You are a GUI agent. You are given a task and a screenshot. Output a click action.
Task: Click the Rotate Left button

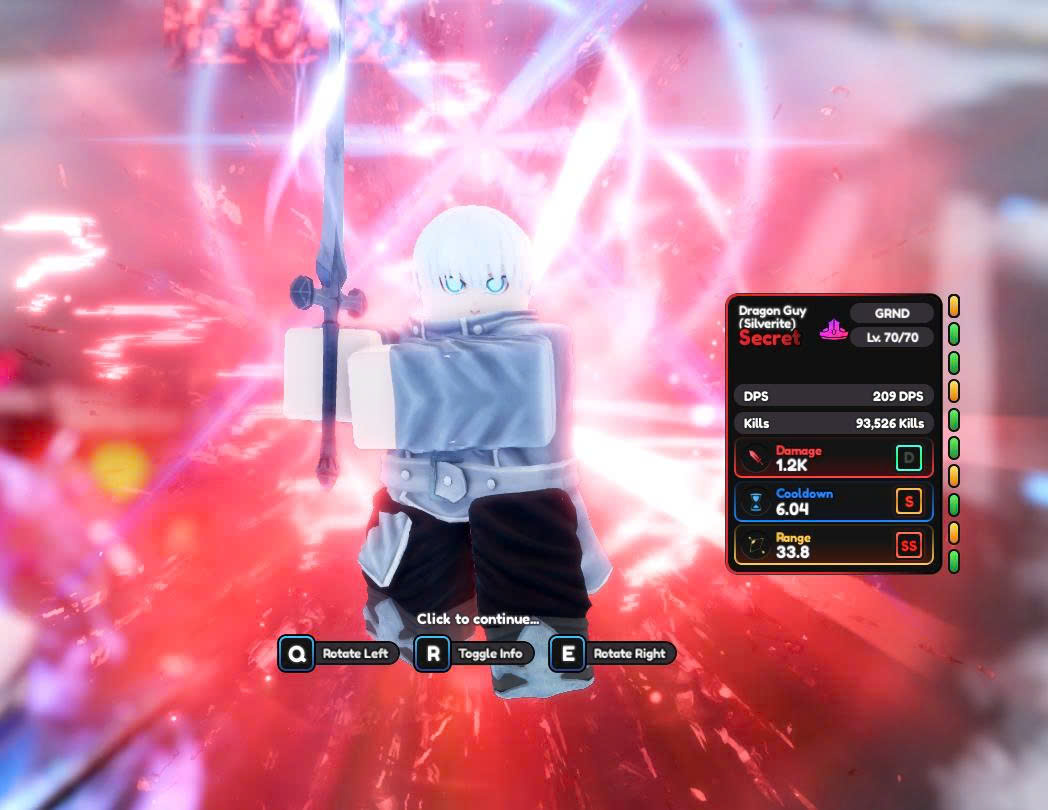point(339,654)
